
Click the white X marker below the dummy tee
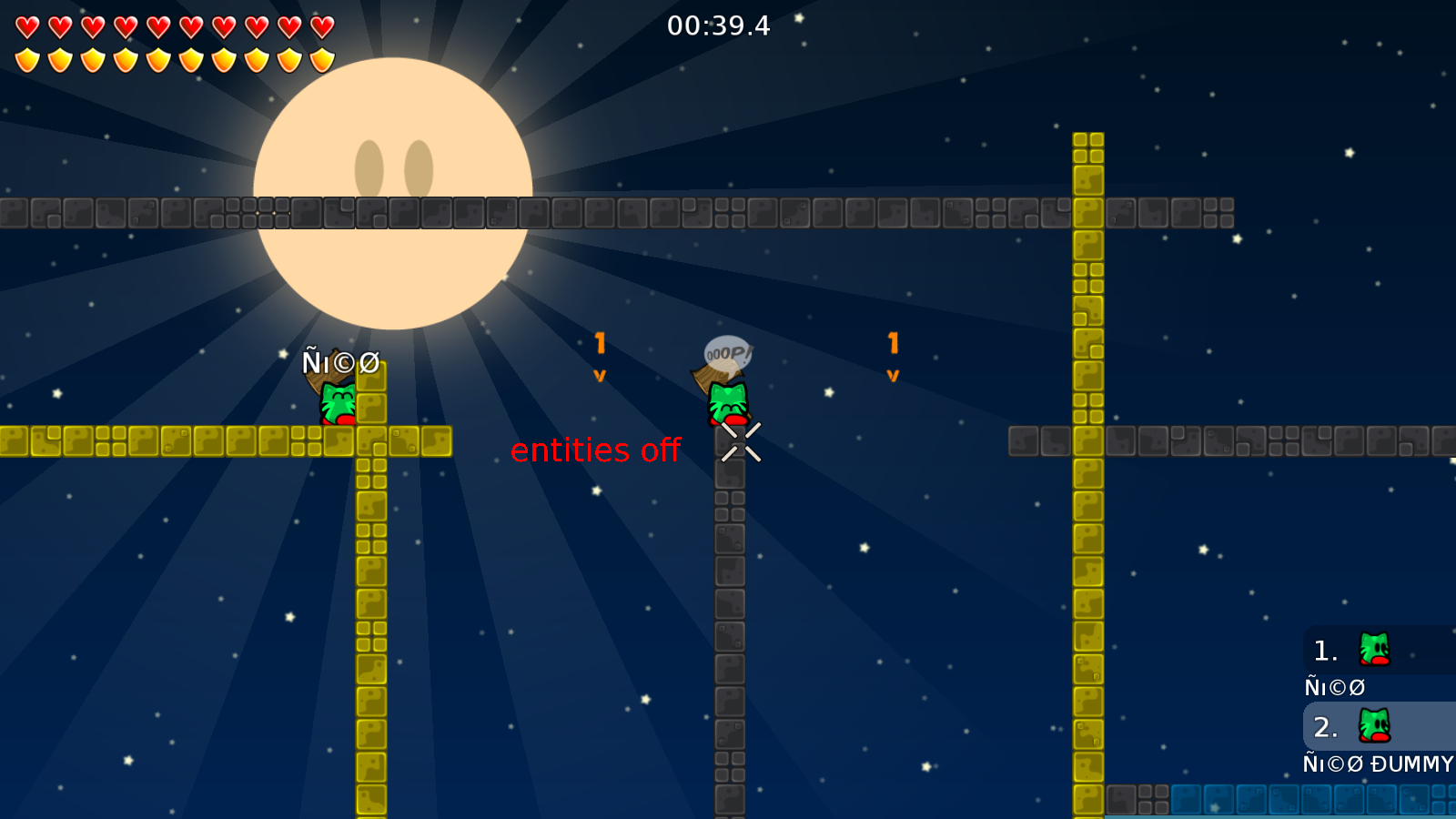pos(740,443)
